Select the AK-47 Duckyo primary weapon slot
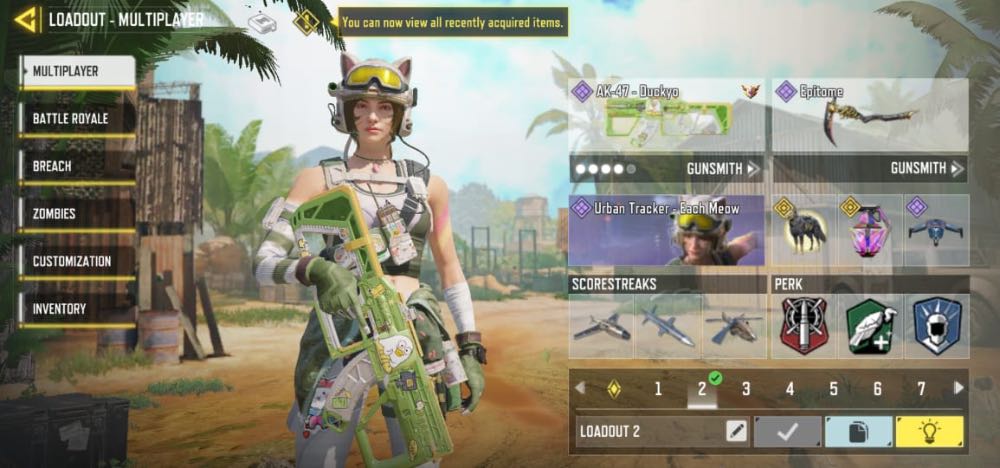Image resolution: width=1000 pixels, height=468 pixels. pyautogui.click(x=666, y=116)
